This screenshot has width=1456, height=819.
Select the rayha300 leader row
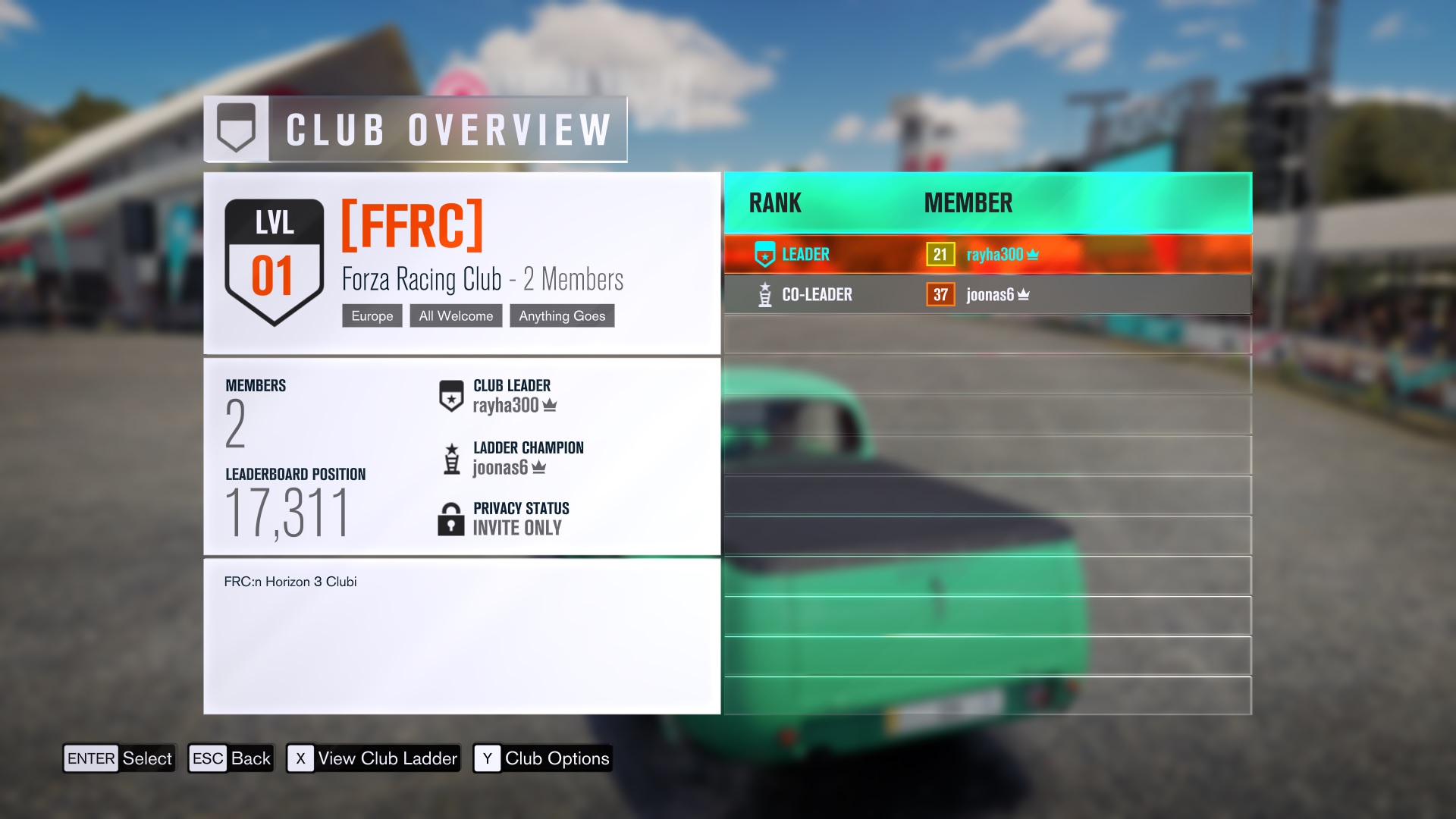(x=987, y=255)
